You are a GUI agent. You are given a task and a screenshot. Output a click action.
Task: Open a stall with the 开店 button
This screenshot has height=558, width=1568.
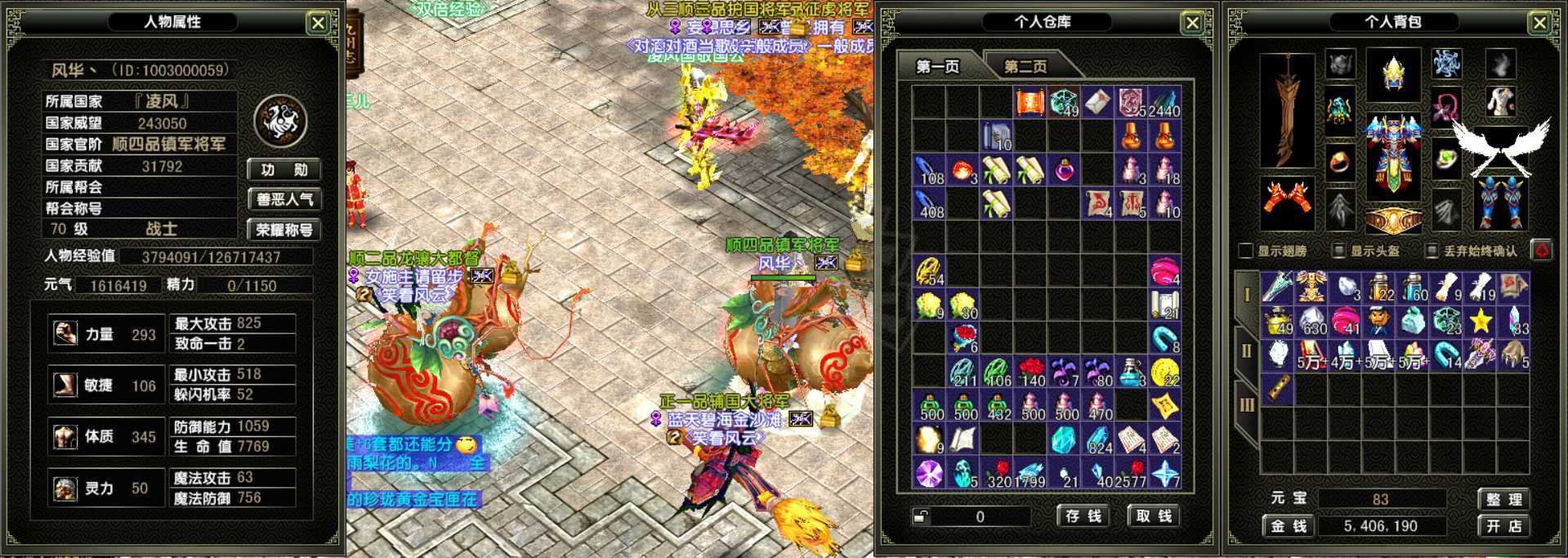pos(1503,526)
